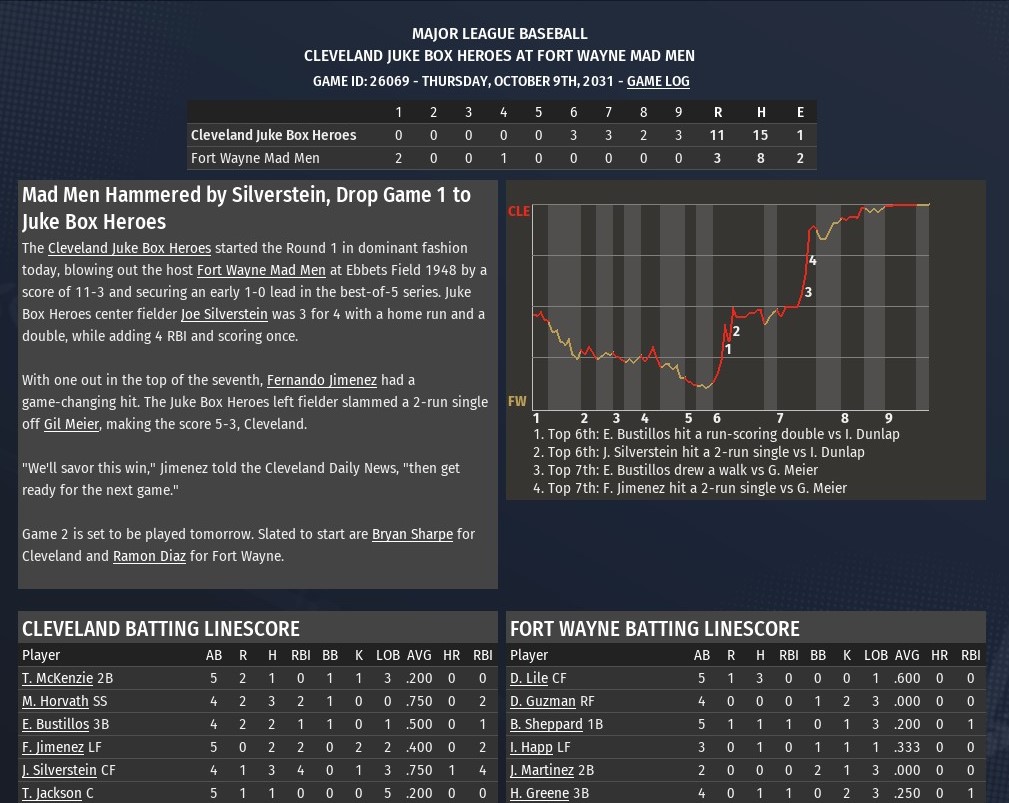View D. Guzman's player page
The height and width of the screenshot is (803, 1009).
coord(542,701)
